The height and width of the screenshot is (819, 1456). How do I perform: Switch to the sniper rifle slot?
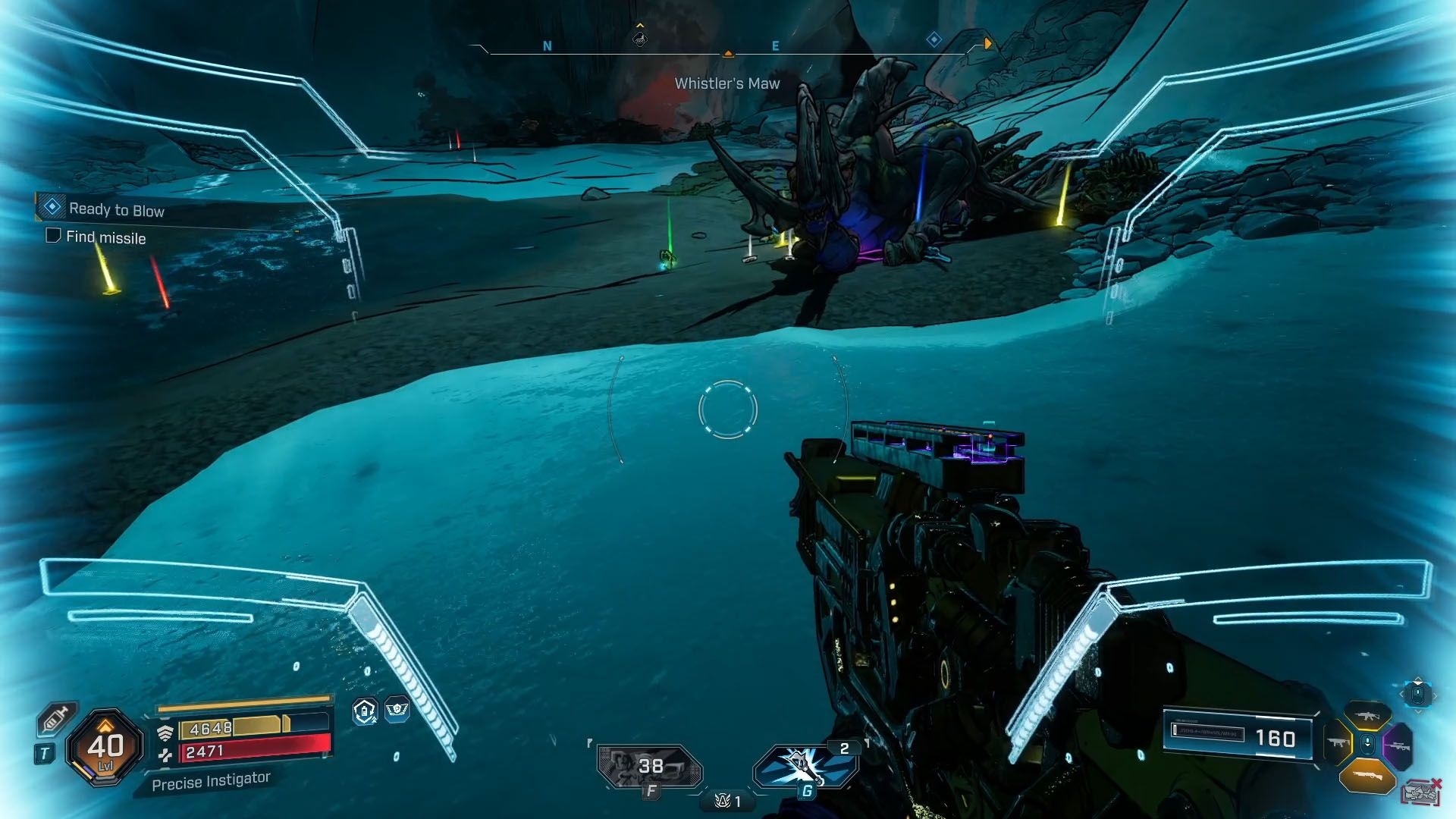1398,745
